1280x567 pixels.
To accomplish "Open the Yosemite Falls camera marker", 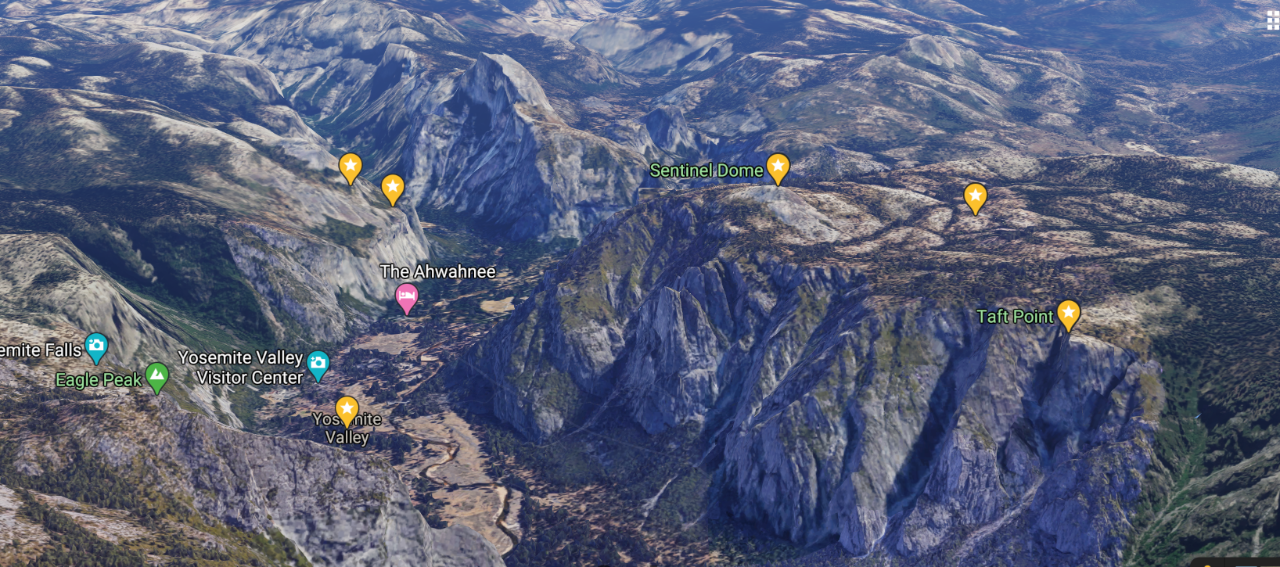I will (96, 346).
